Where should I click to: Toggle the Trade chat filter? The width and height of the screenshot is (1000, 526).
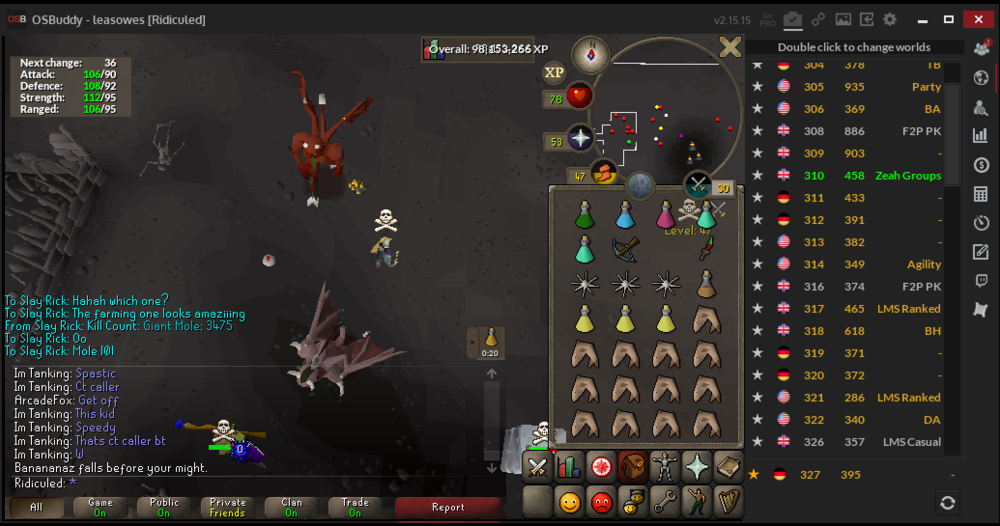pos(355,507)
